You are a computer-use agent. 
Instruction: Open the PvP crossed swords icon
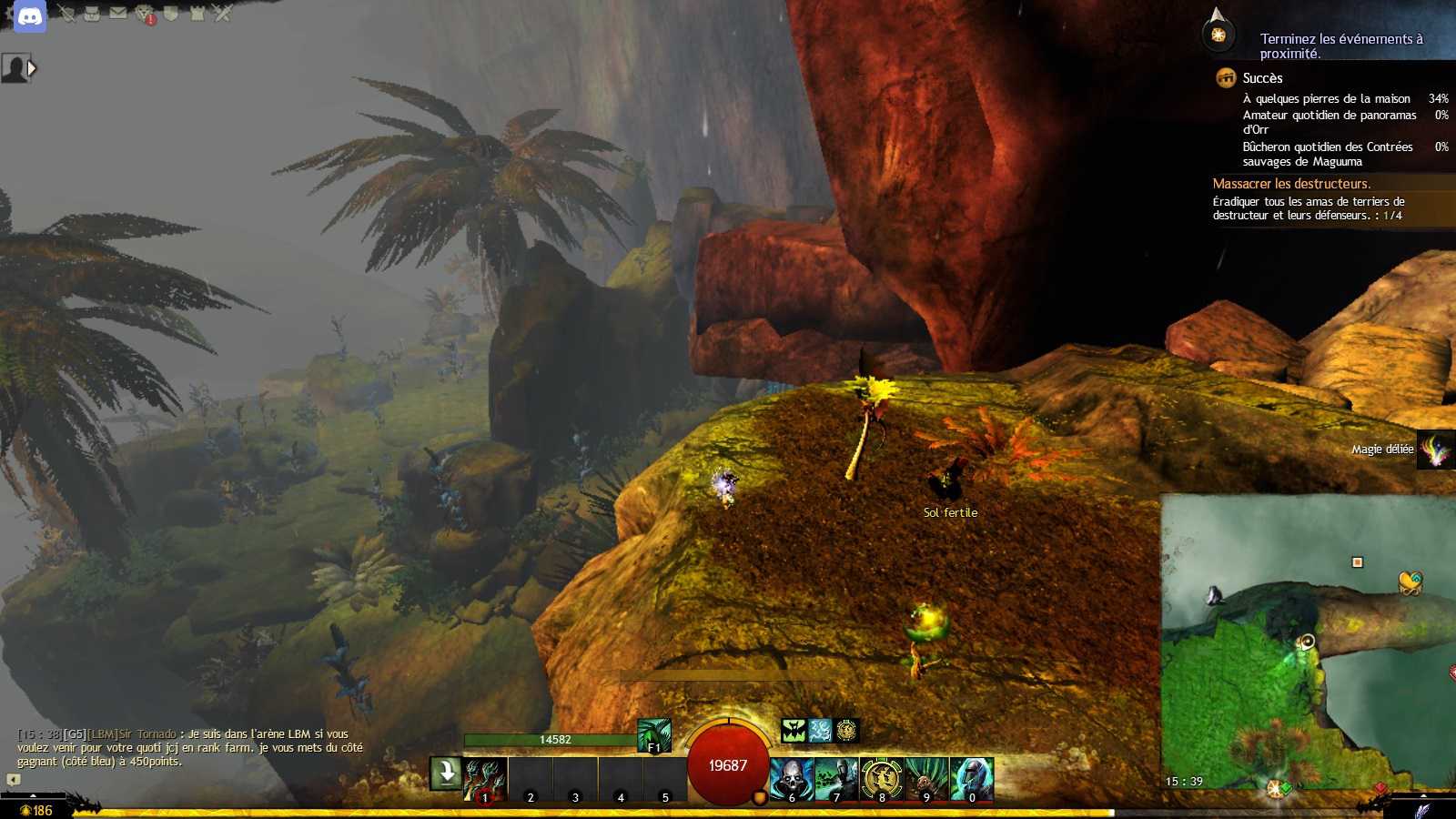(222, 14)
